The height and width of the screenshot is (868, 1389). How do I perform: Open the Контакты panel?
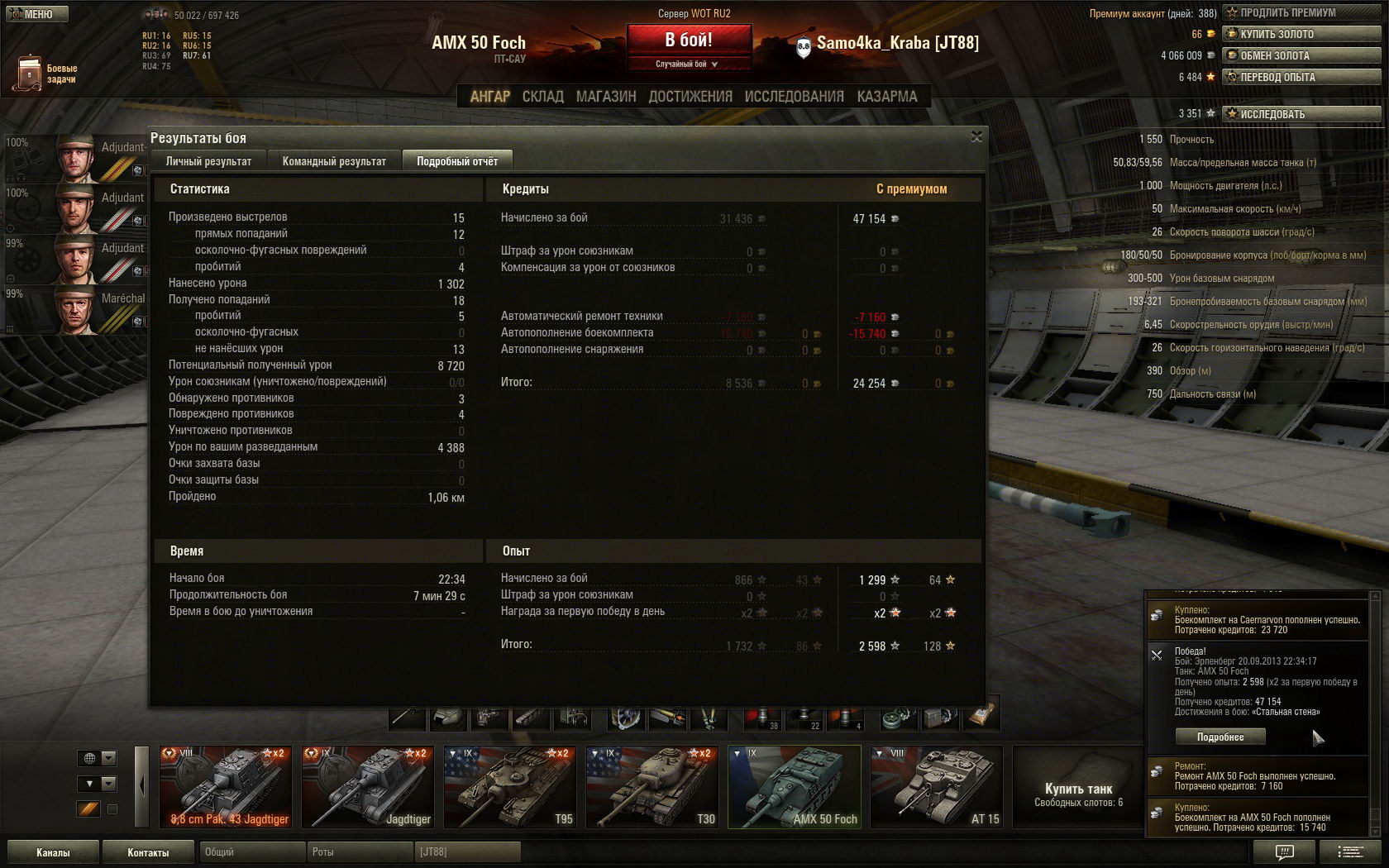click(x=148, y=852)
